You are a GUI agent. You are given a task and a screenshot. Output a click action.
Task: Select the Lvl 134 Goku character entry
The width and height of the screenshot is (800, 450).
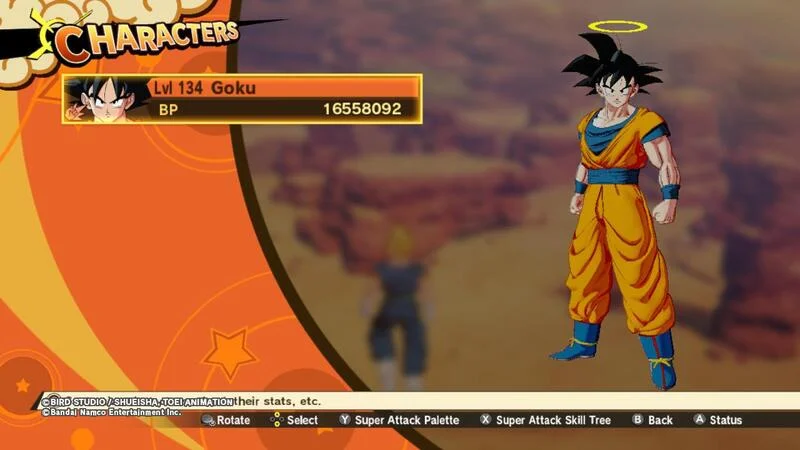coord(243,98)
